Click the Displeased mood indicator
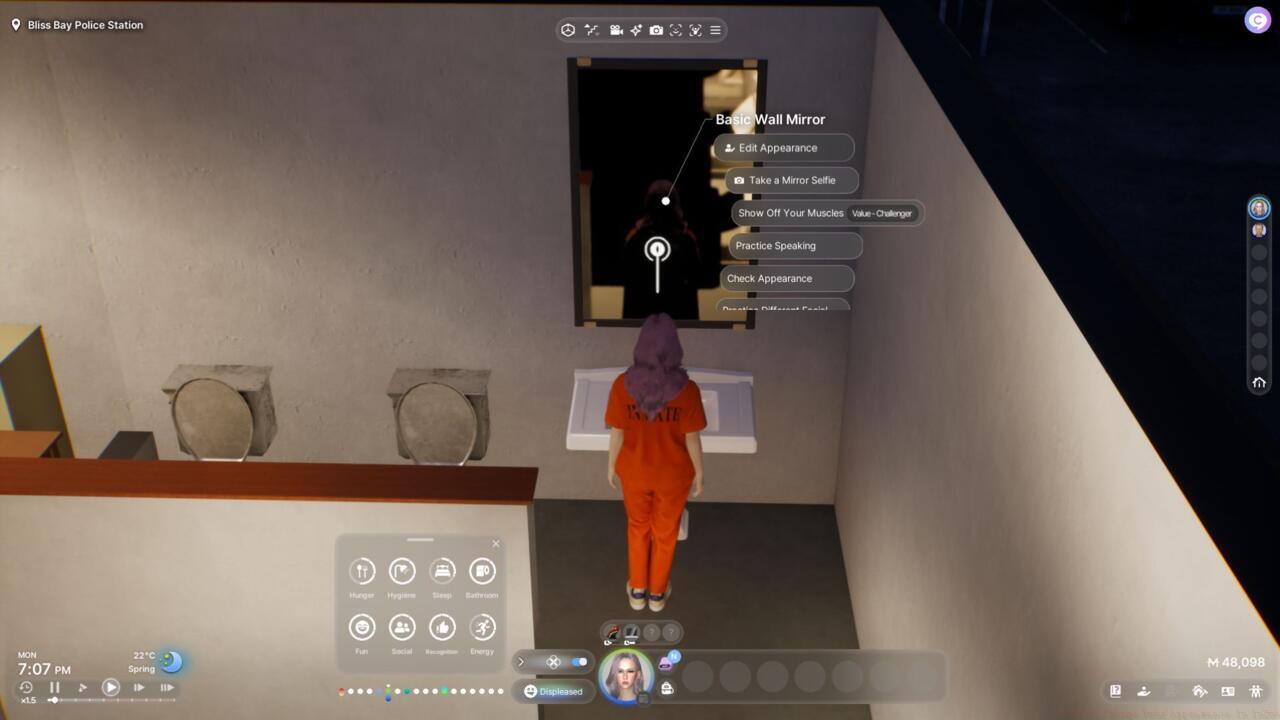 click(553, 691)
